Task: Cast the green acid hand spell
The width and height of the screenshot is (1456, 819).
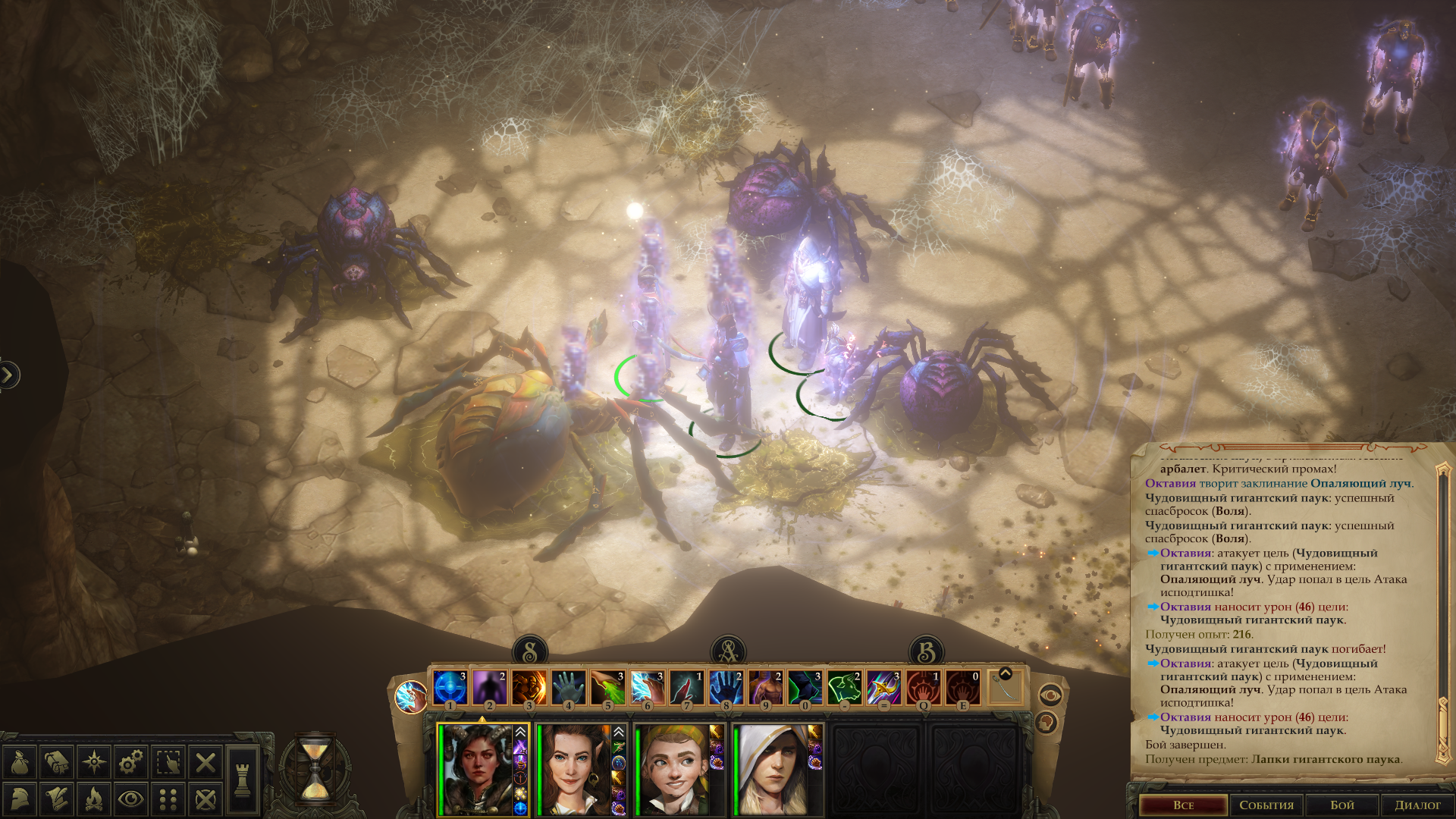Action: pyautogui.click(x=608, y=688)
